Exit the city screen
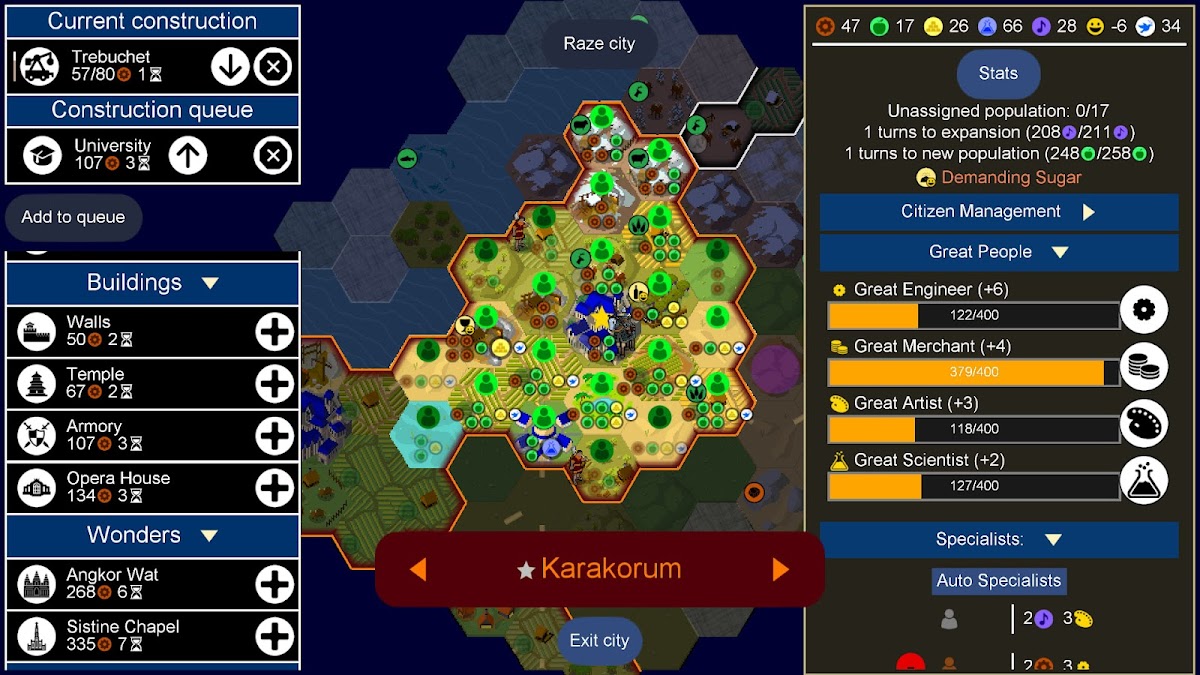This screenshot has height=675, width=1200. [x=599, y=641]
